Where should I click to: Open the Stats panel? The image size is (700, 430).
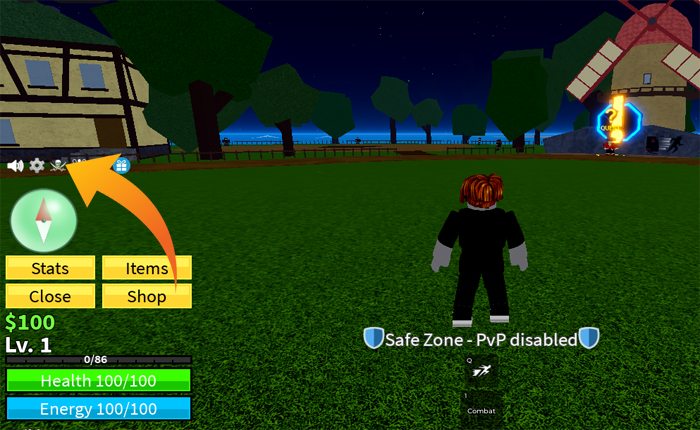click(50, 268)
